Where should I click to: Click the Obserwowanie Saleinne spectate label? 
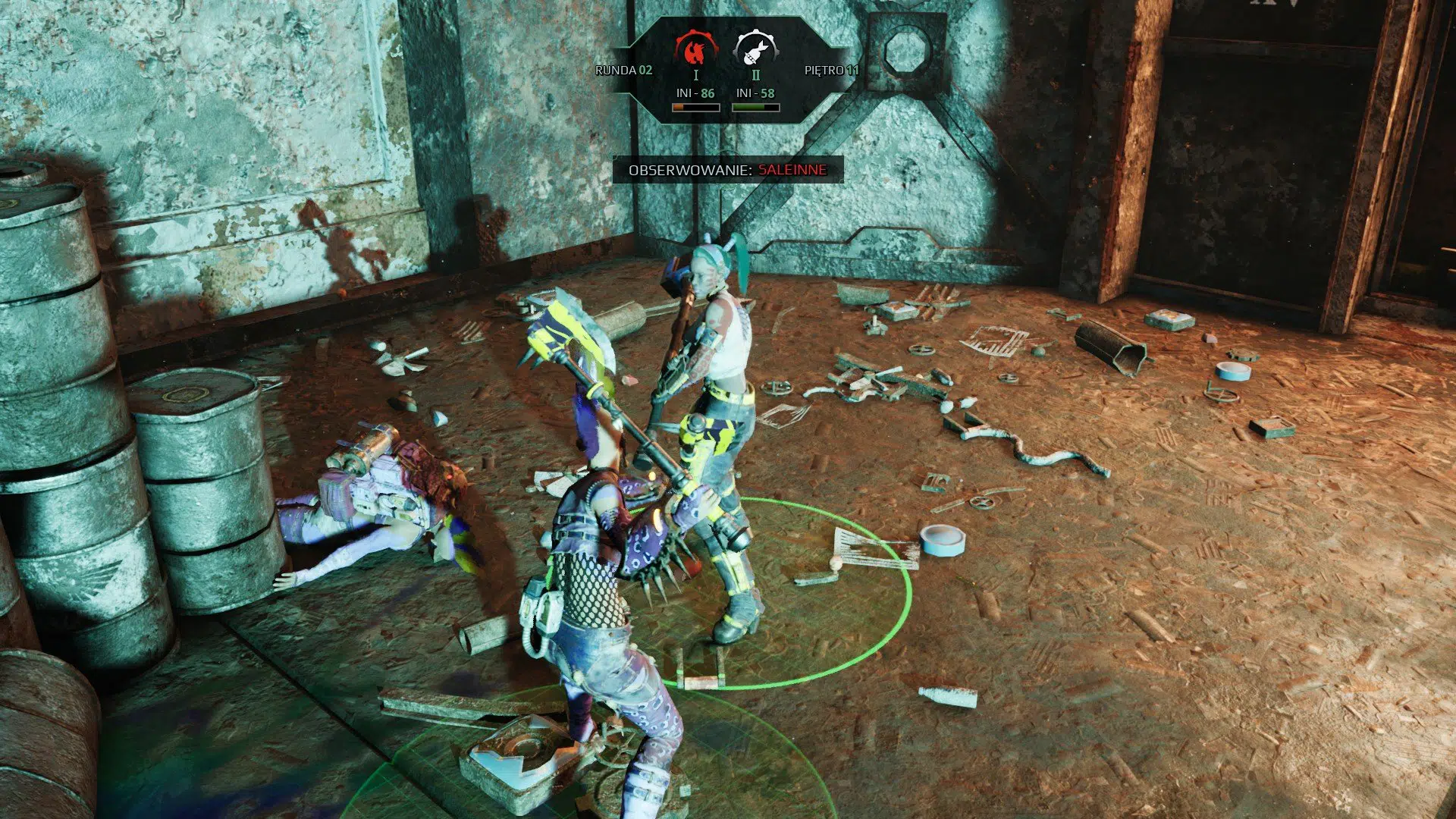click(x=727, y=170)
